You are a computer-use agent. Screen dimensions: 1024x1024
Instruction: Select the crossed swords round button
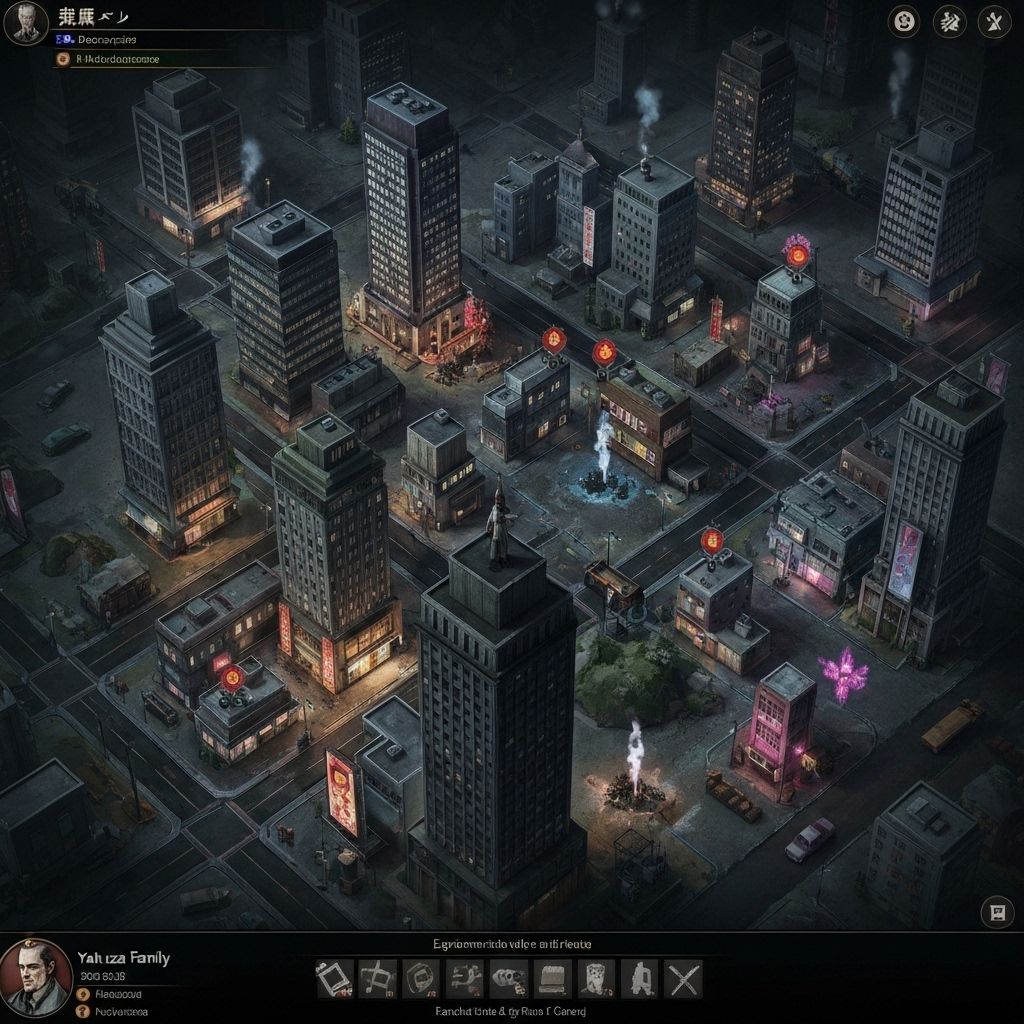click(994, 22)
